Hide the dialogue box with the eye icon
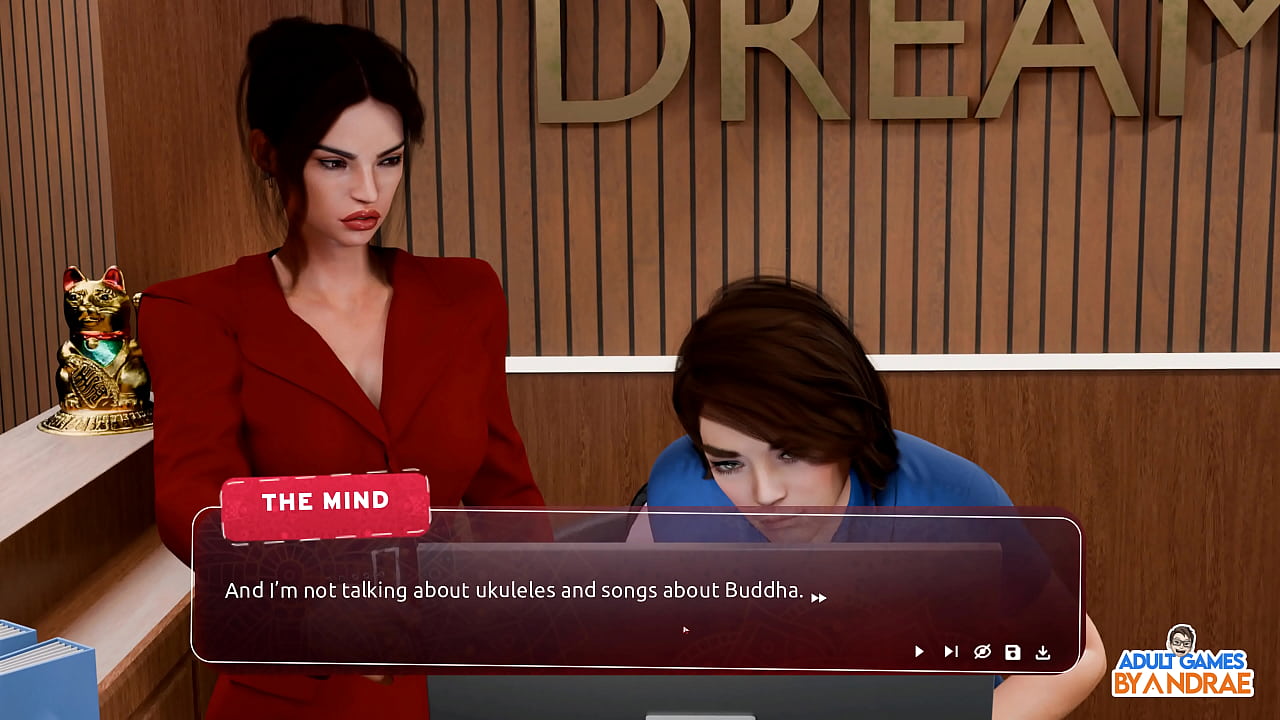This screenshot has width=1280, height=720. [982, 652]
